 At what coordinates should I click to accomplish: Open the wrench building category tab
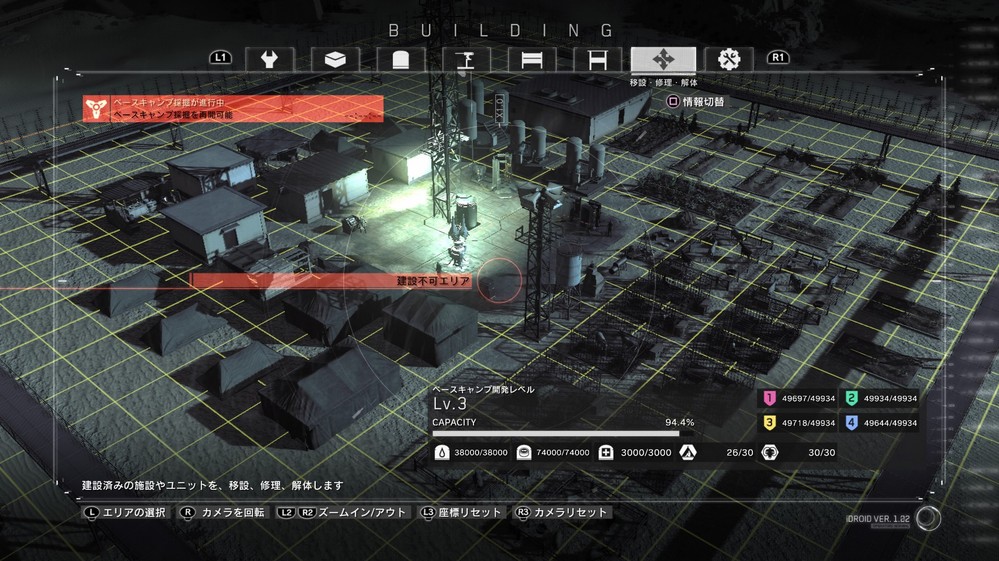point(269,59)
